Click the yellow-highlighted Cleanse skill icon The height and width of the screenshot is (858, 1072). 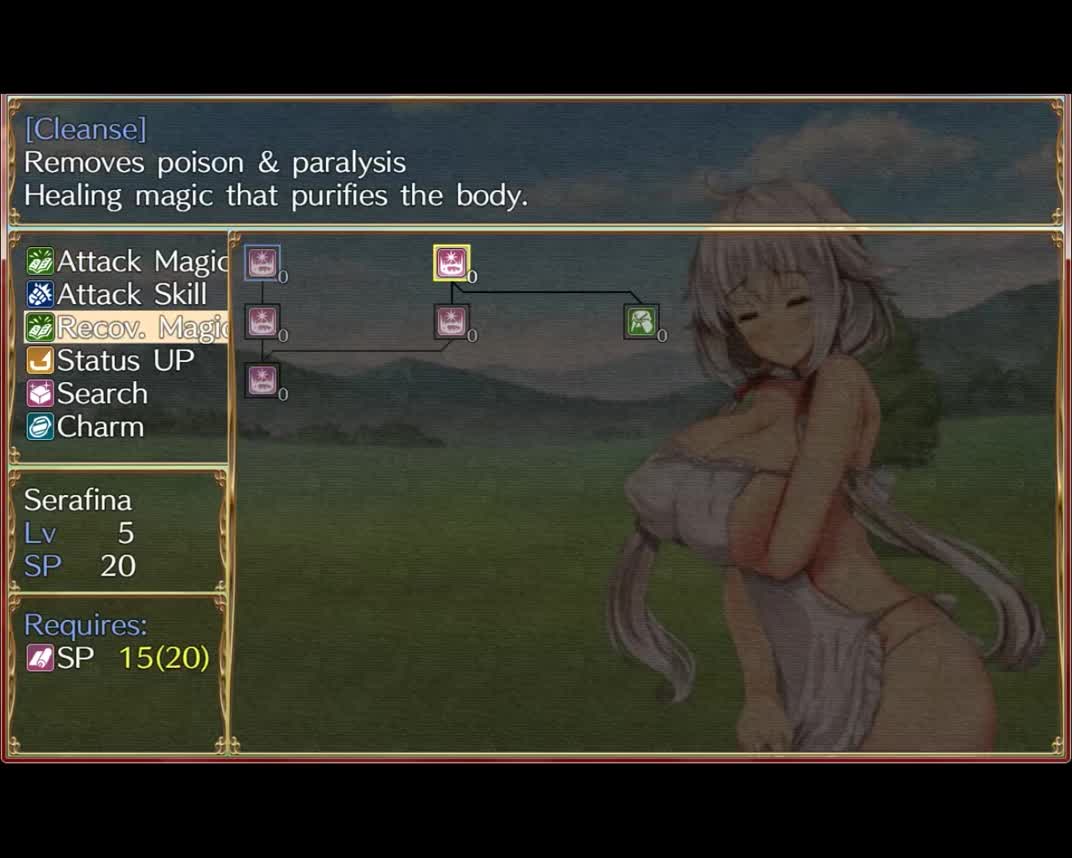pyautogui.click(x=451, y=263)
